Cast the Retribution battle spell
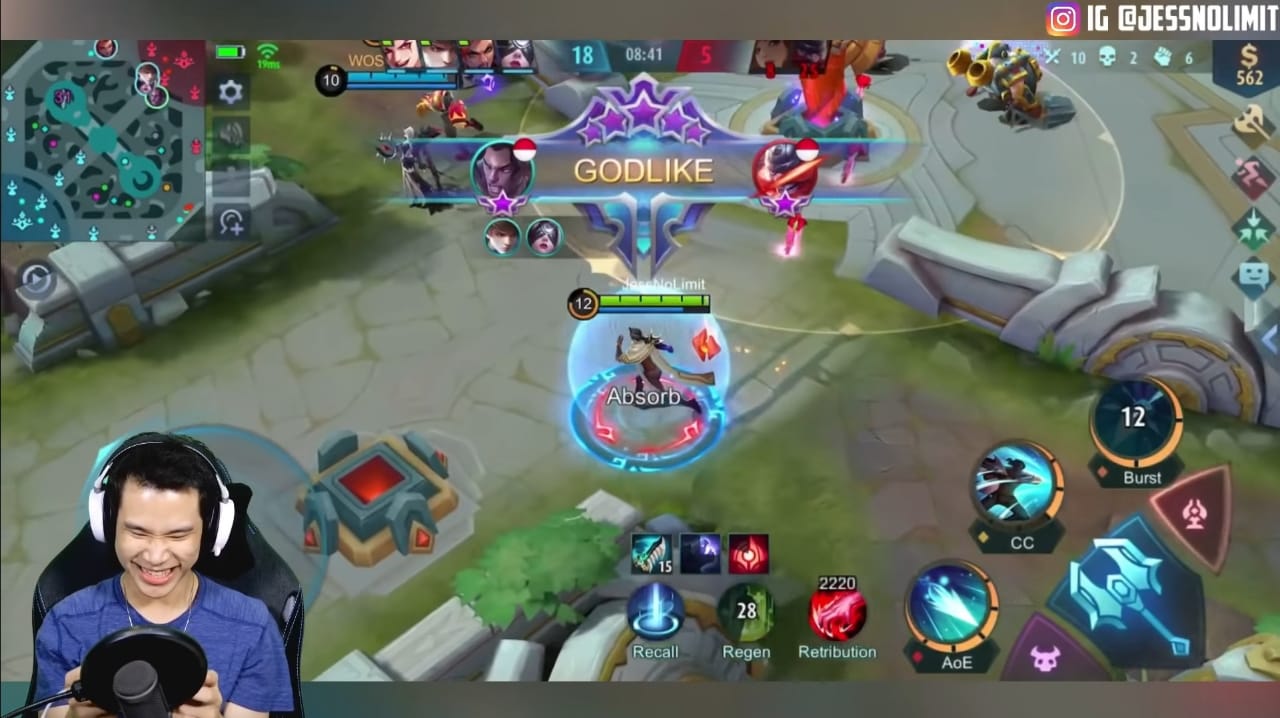 pyautogui.click(x=837, y=613)
